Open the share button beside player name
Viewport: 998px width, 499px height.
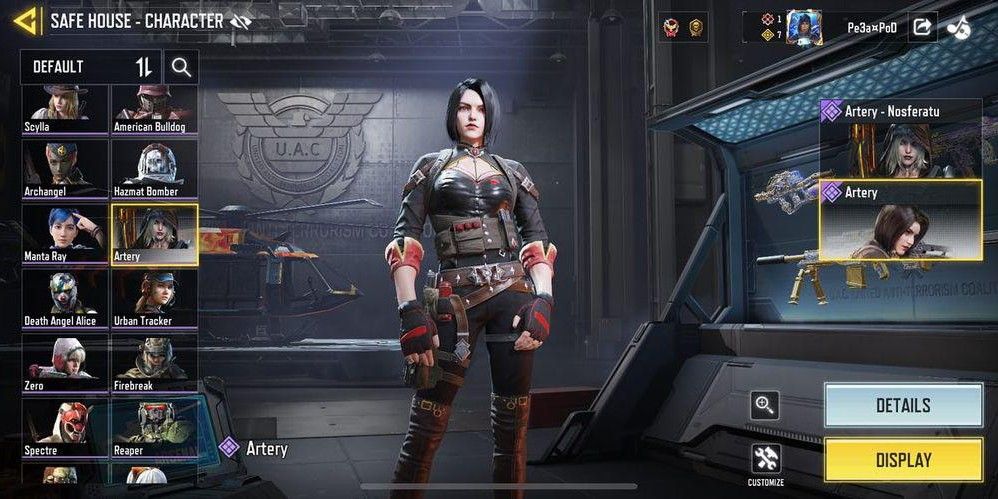(x=921, y=27)
